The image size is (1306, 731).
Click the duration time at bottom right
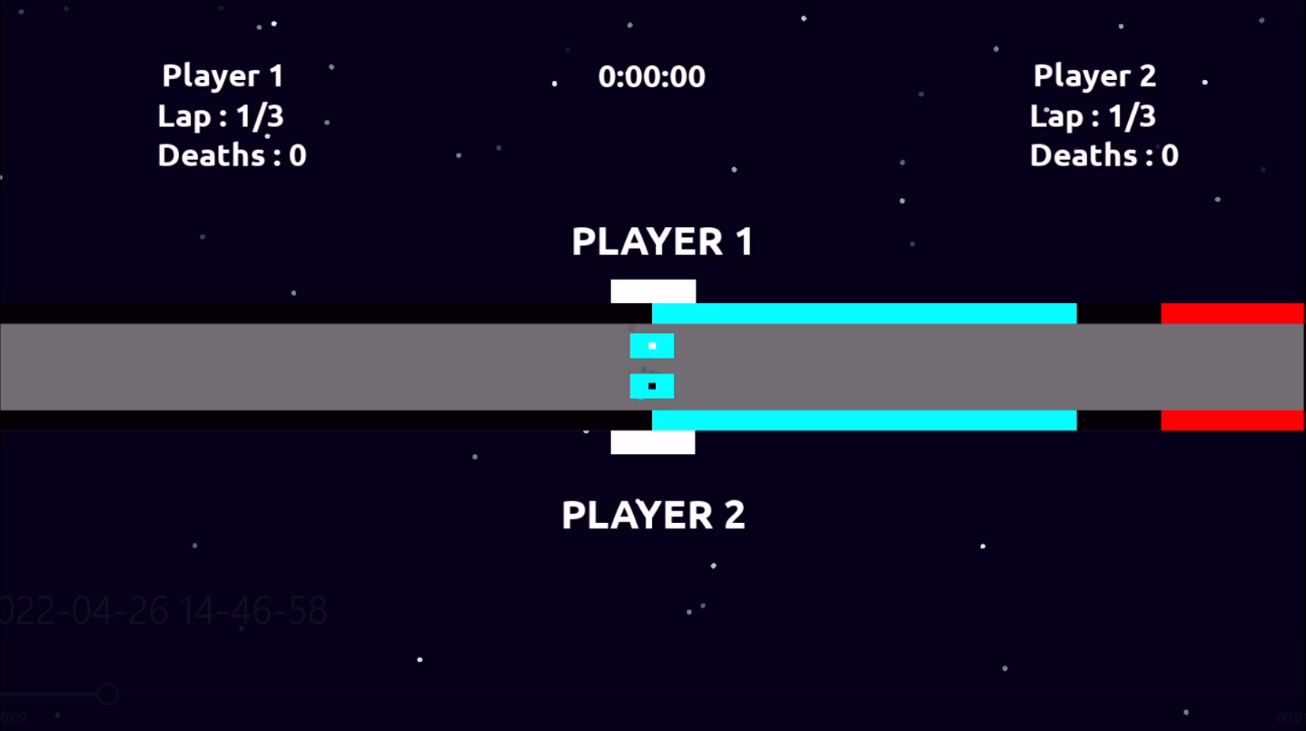coord(1290,717)
